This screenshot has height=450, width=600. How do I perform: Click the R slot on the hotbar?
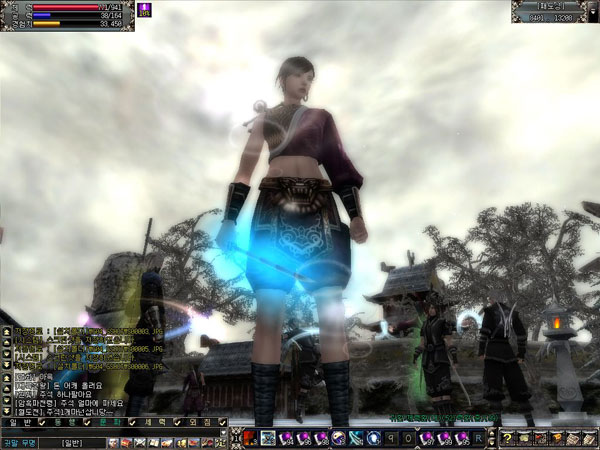[481, 438]
